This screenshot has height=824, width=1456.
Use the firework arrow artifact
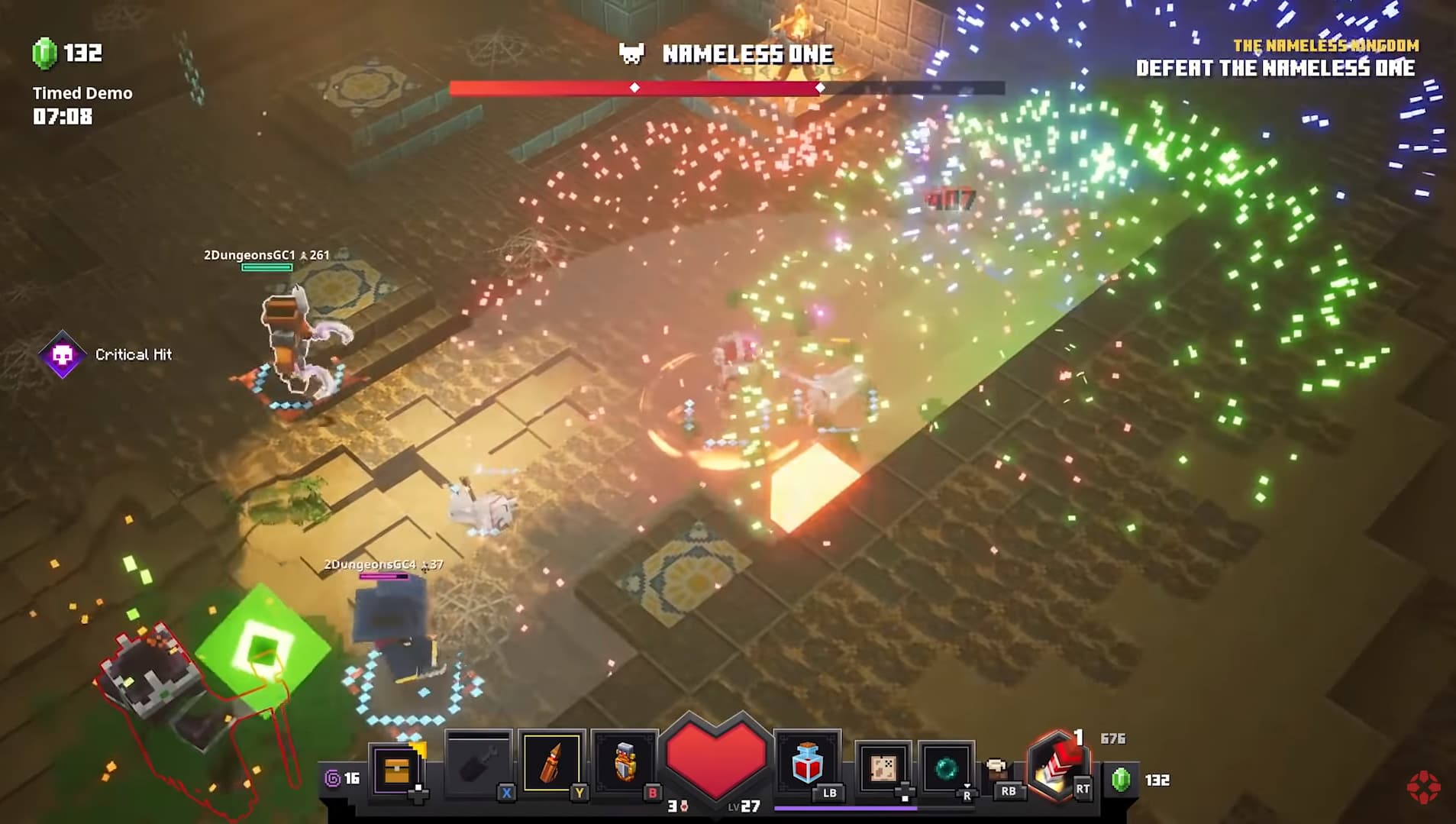click(551, 764)
